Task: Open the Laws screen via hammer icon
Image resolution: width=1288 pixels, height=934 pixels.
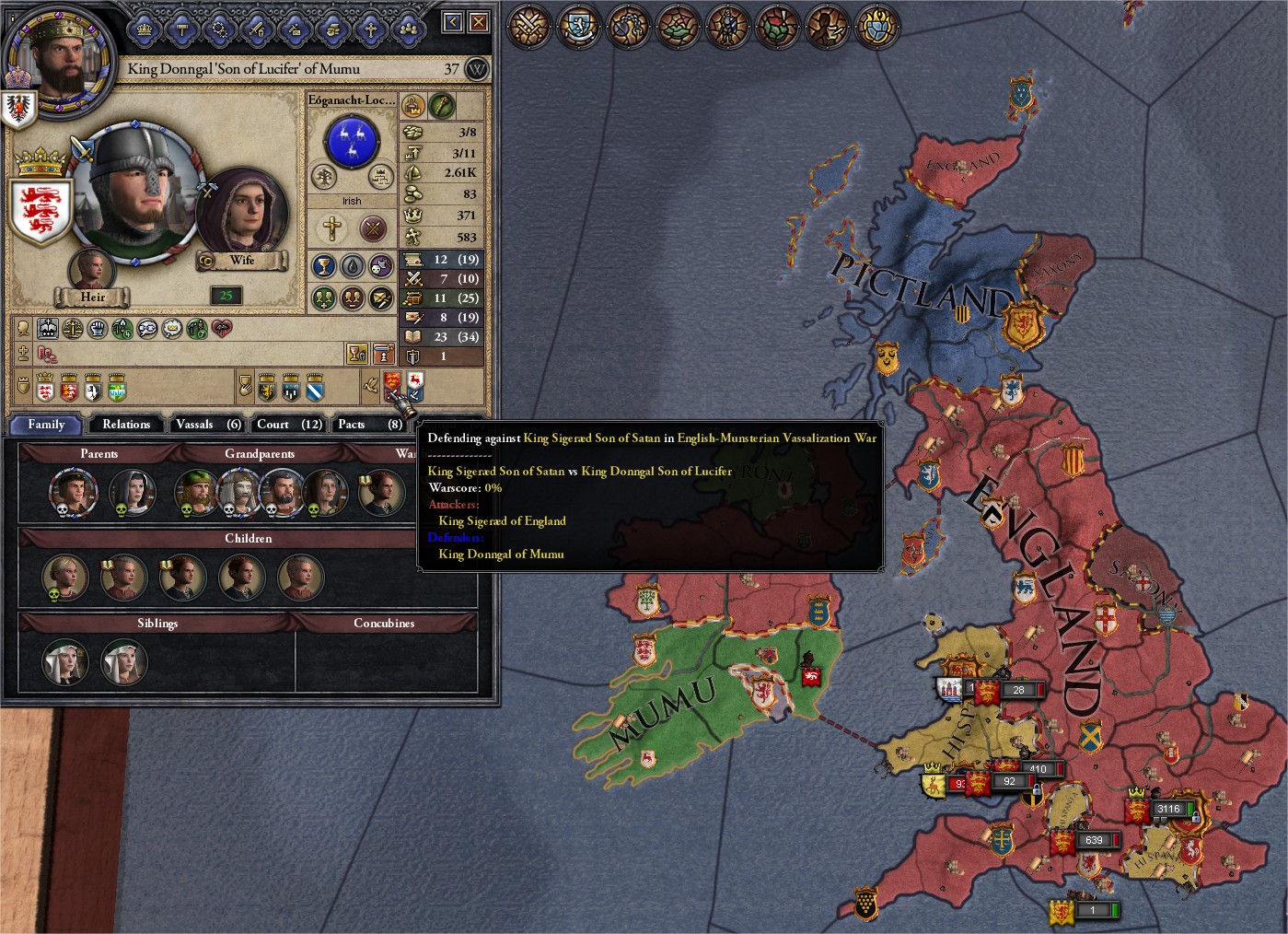Action: pos(181,29)
